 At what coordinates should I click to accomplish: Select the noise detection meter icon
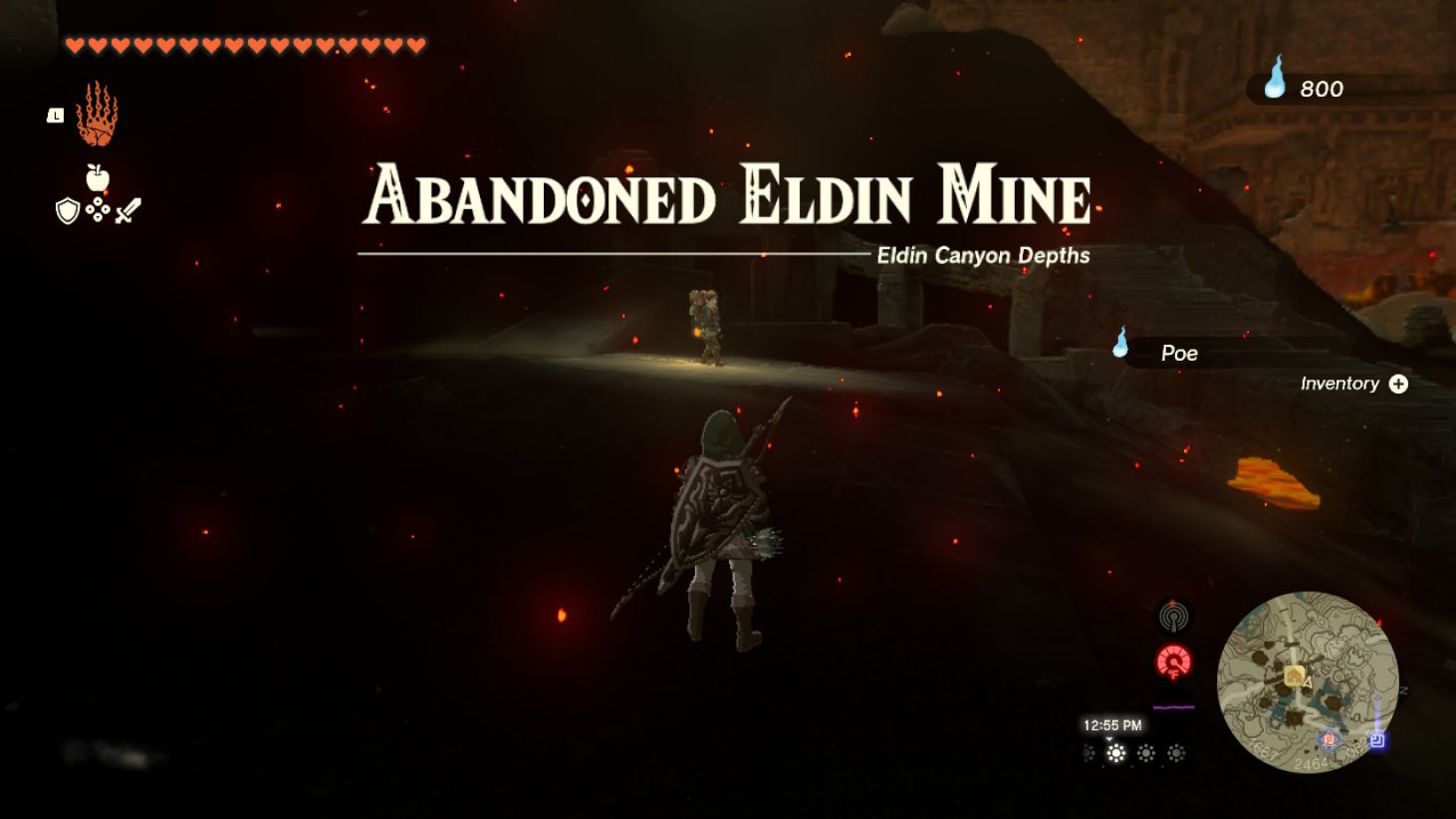click(1175, 617)
